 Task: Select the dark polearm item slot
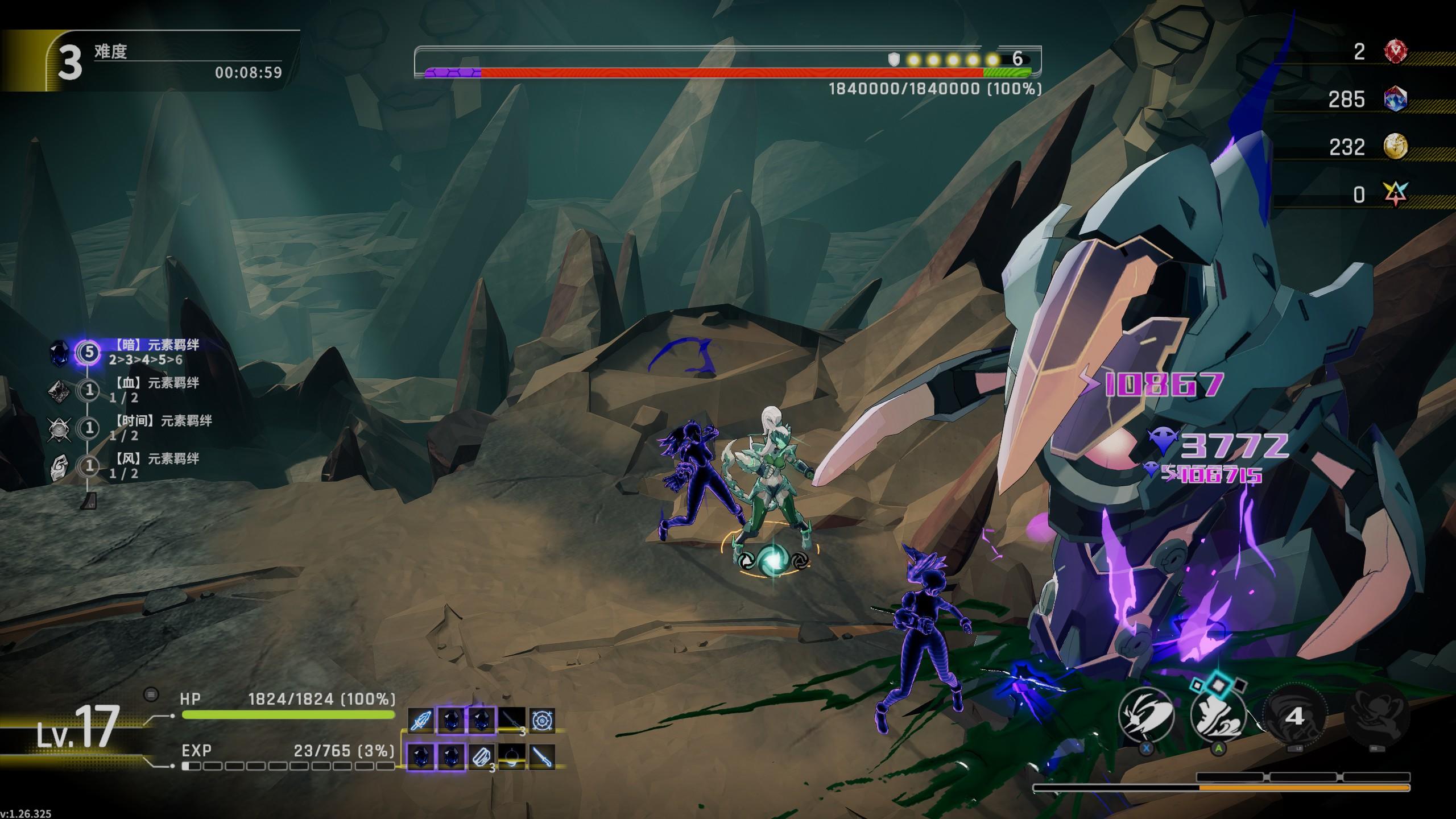tap(511, 721)
